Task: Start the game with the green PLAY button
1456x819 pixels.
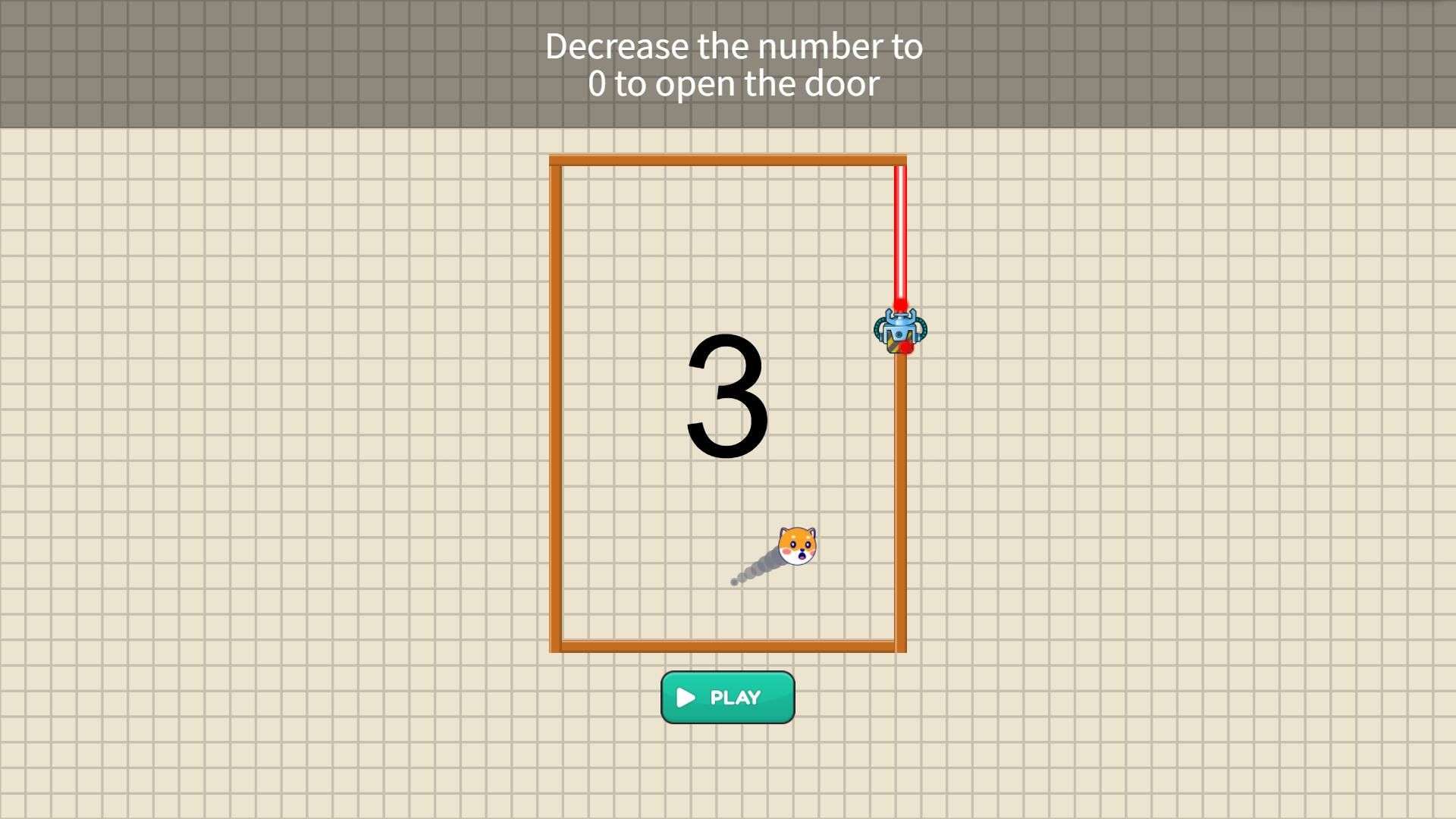Action: pyautogui.click(x=727, y=697)
